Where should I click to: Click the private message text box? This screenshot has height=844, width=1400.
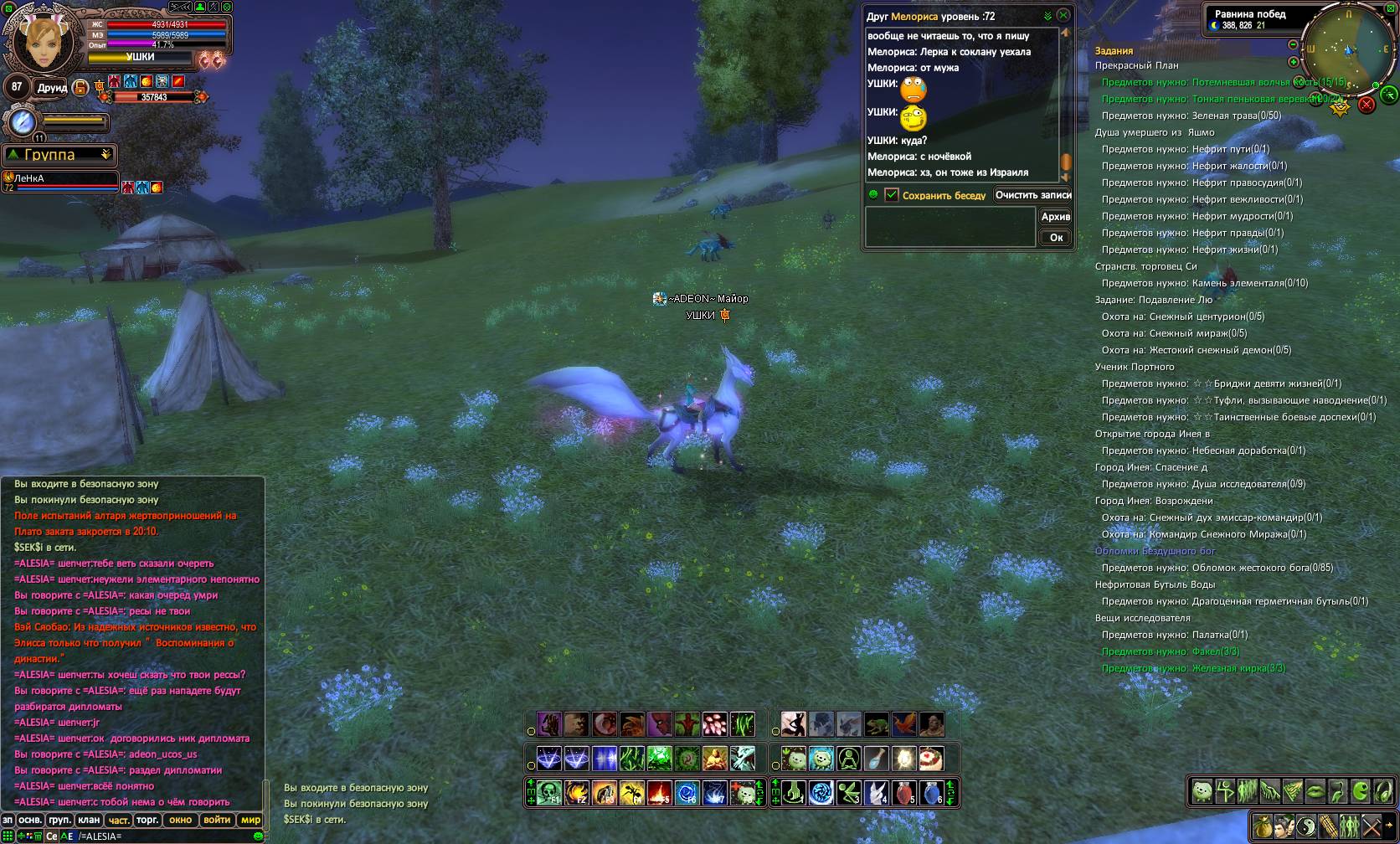pyautogui.click(x=950, y=227)
